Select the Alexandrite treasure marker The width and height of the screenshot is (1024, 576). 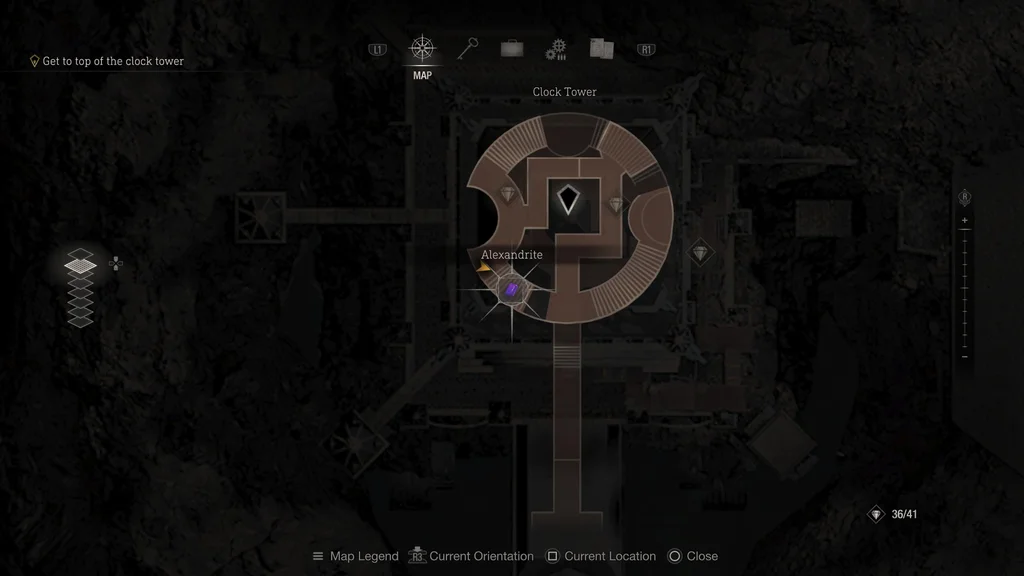[x=512, y=291]
